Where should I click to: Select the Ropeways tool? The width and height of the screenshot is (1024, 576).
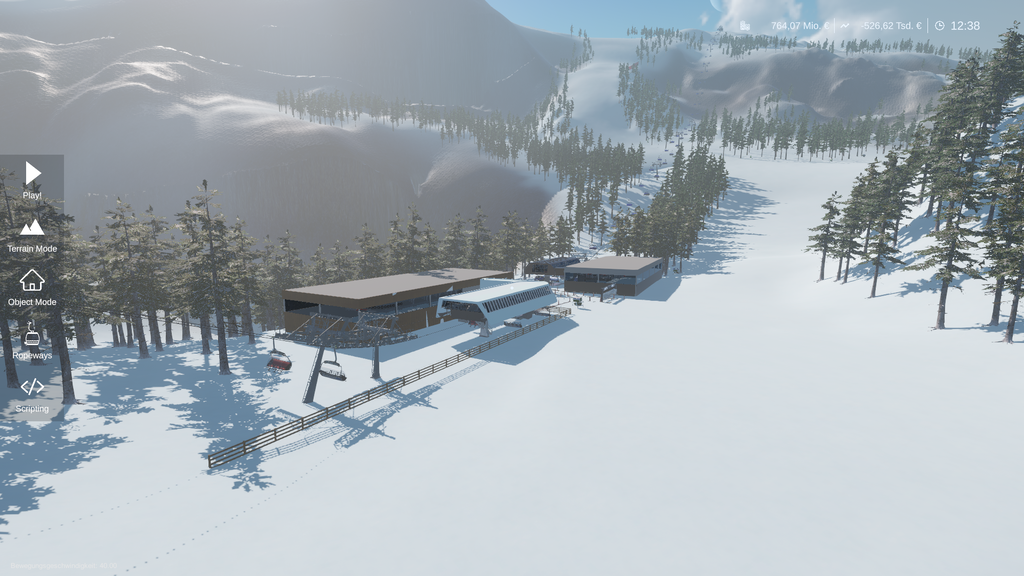click(32, 339)
